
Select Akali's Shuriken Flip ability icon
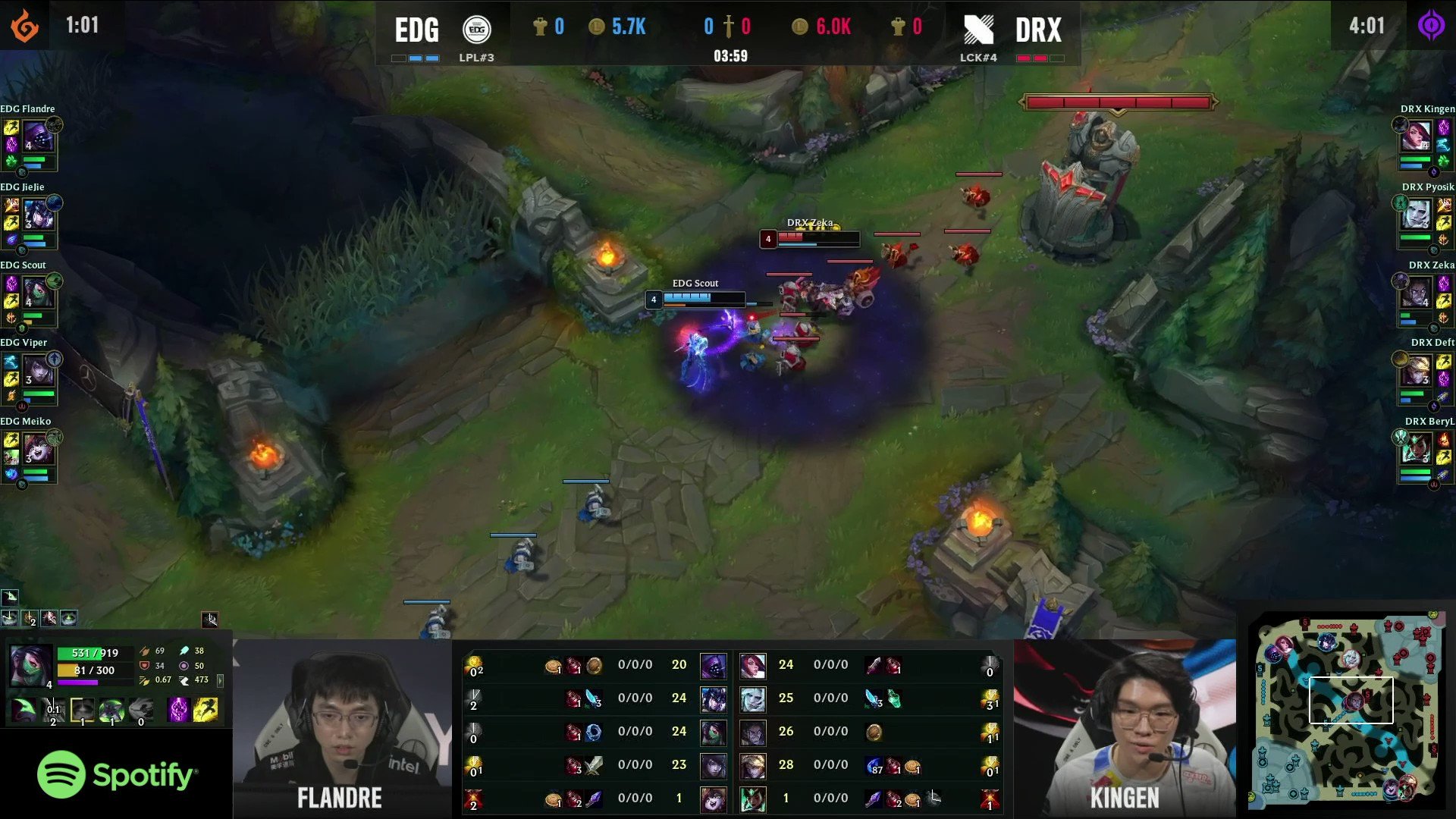coord(111,709)
